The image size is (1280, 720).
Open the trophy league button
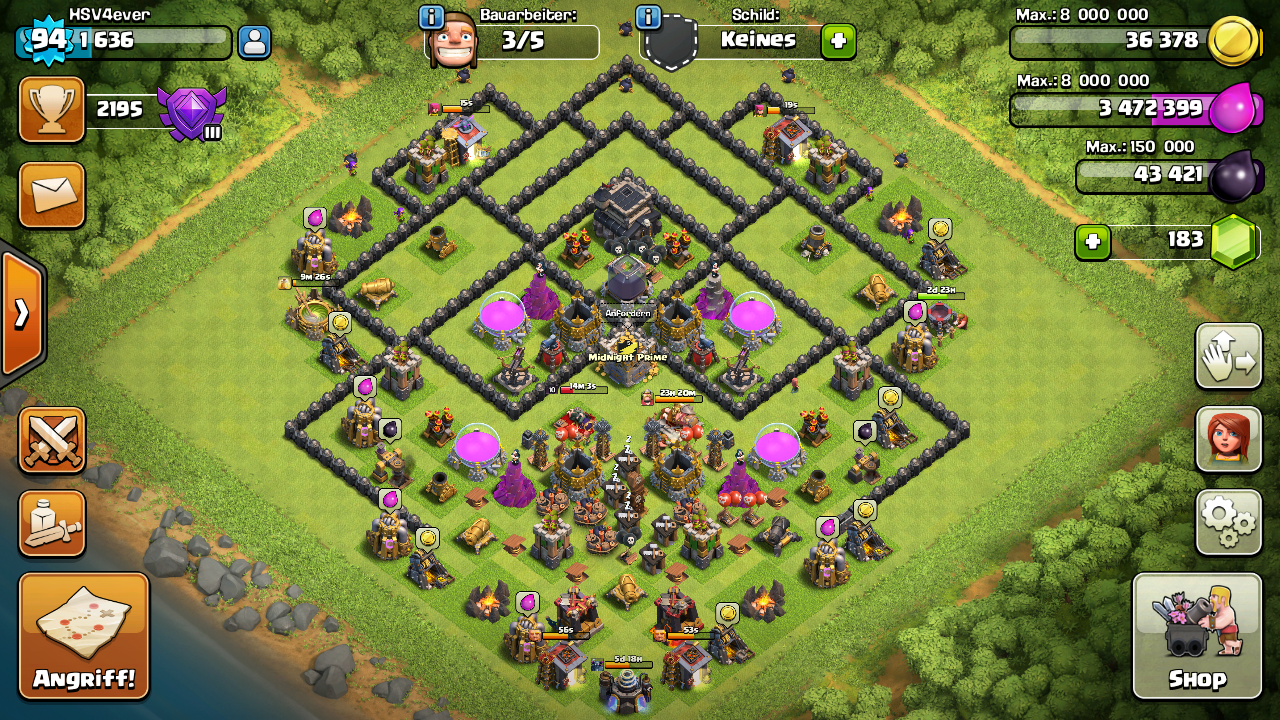coord(52,109)
